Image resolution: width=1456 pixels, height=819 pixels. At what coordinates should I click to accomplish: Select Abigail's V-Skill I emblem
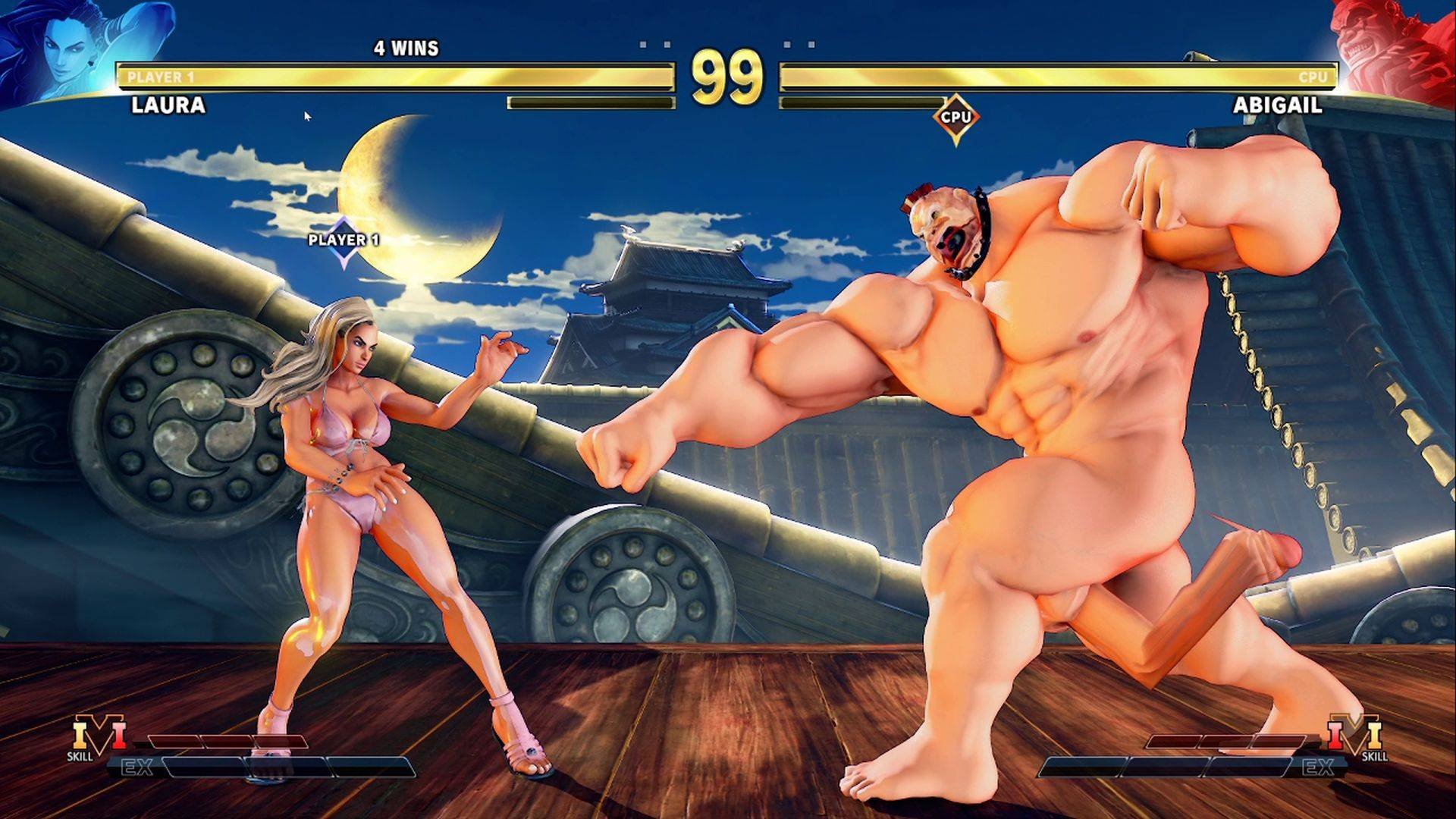[x=1357, y=735]
